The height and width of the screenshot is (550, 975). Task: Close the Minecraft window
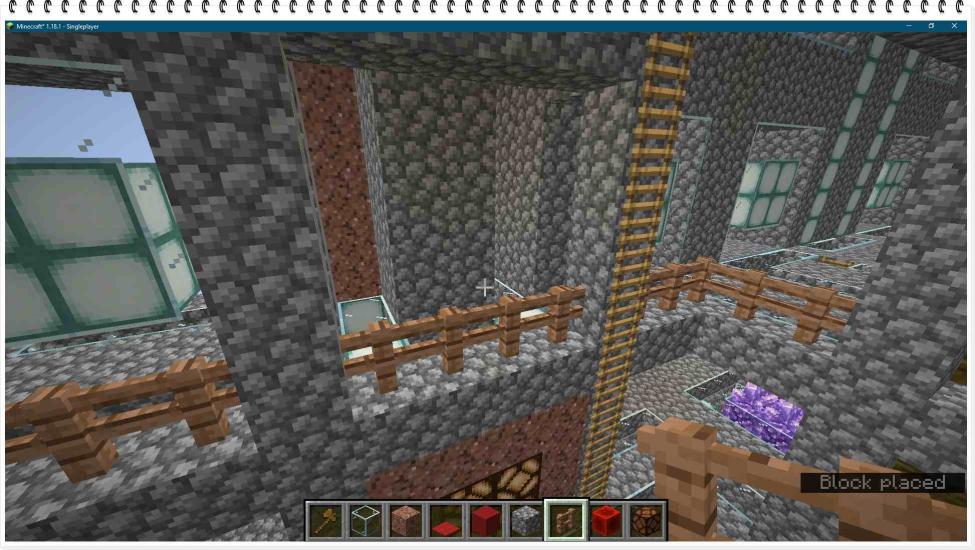click(953, 26)
